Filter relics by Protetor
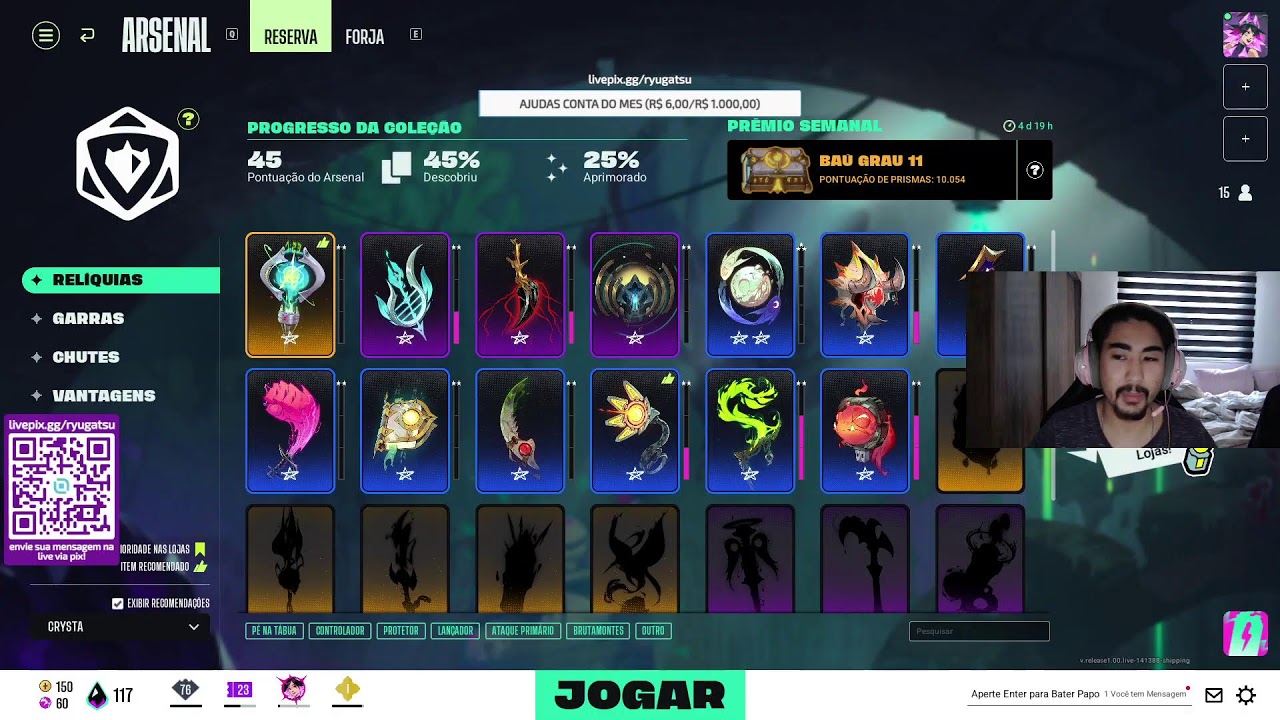The image size is (1280, 720). pos(401,631)
